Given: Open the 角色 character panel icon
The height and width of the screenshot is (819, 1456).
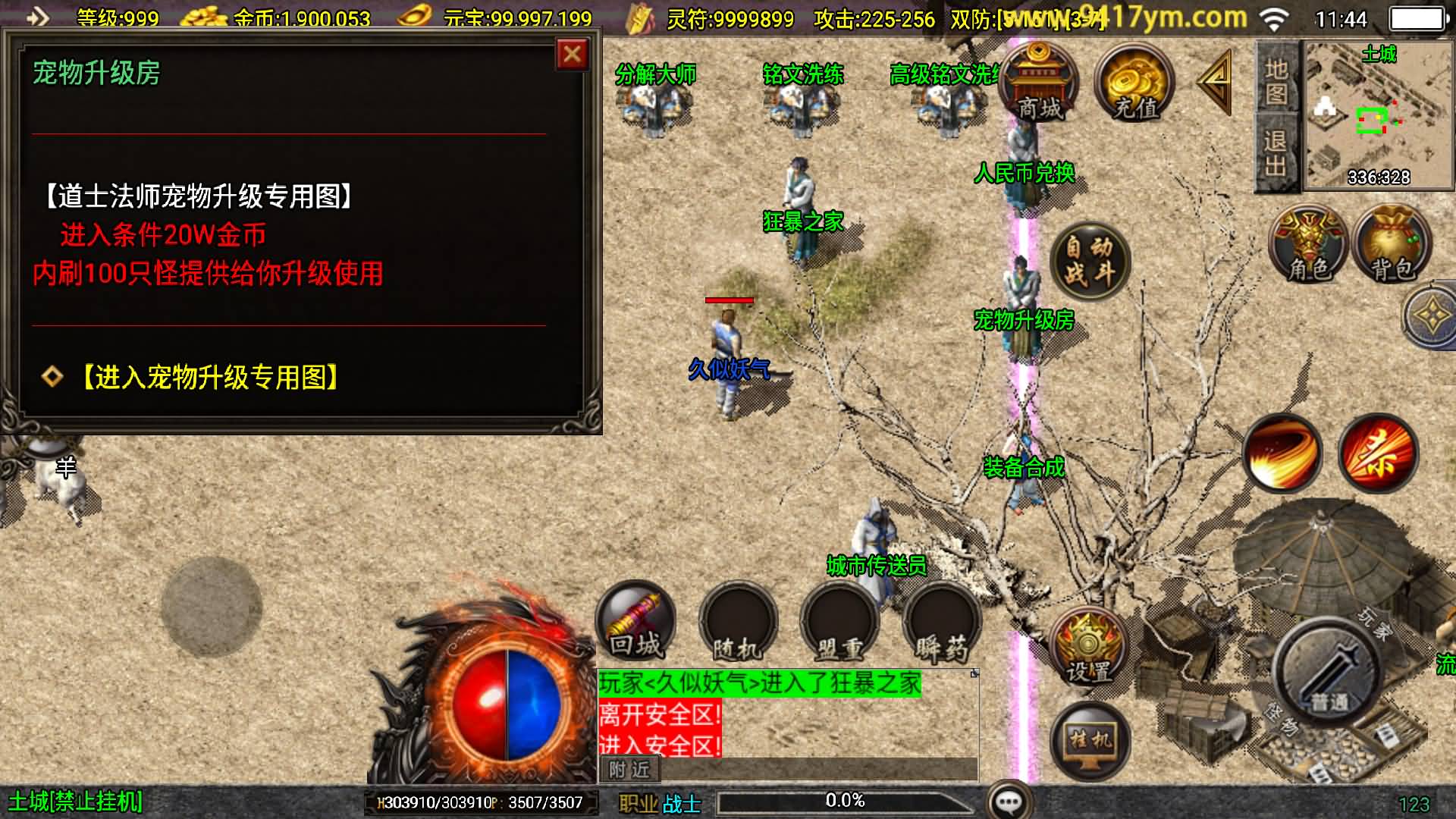Looking at the screenshot, I should (x=1308, y=243).
